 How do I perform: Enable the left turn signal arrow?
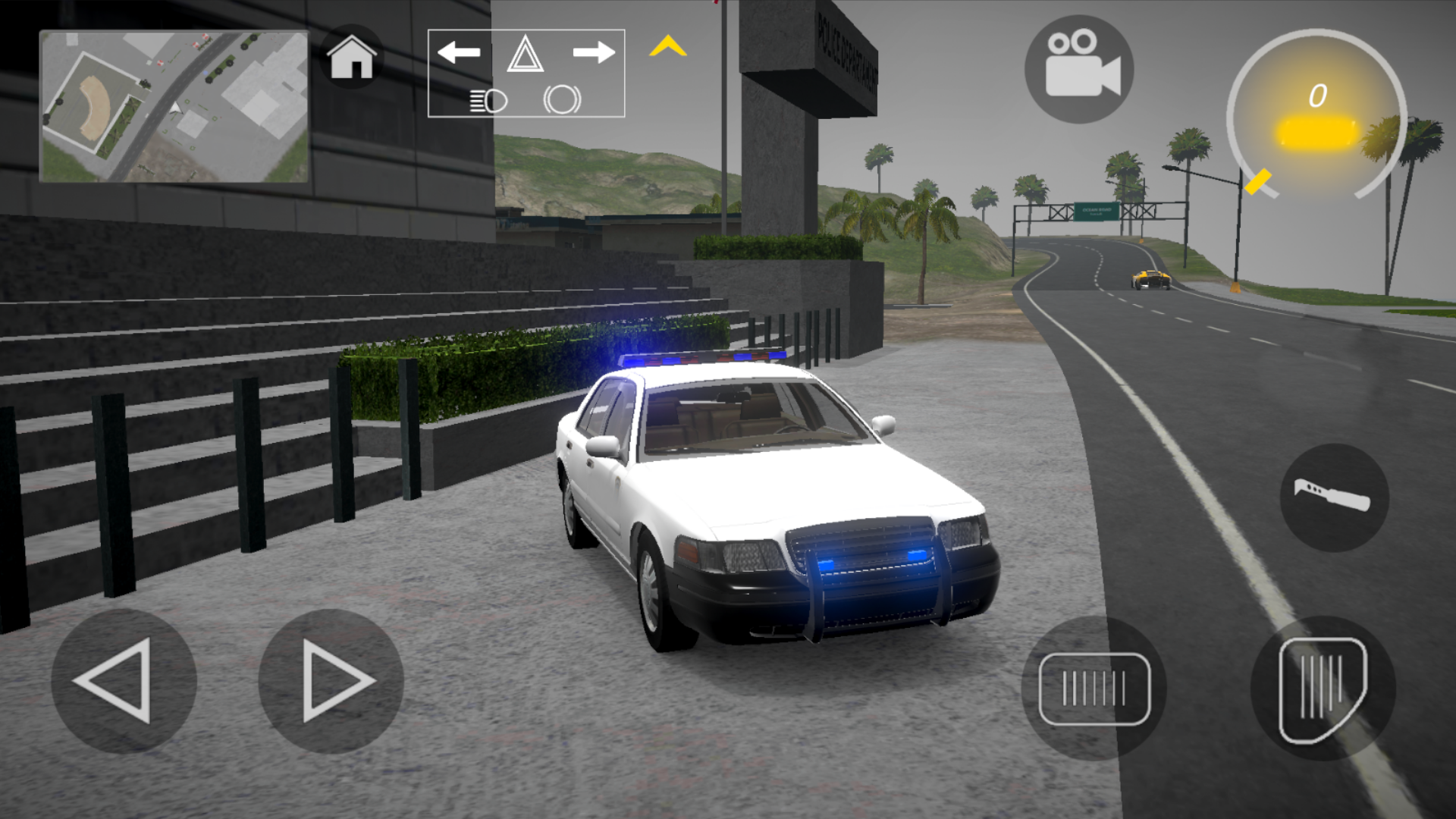[x=460, y=52]
